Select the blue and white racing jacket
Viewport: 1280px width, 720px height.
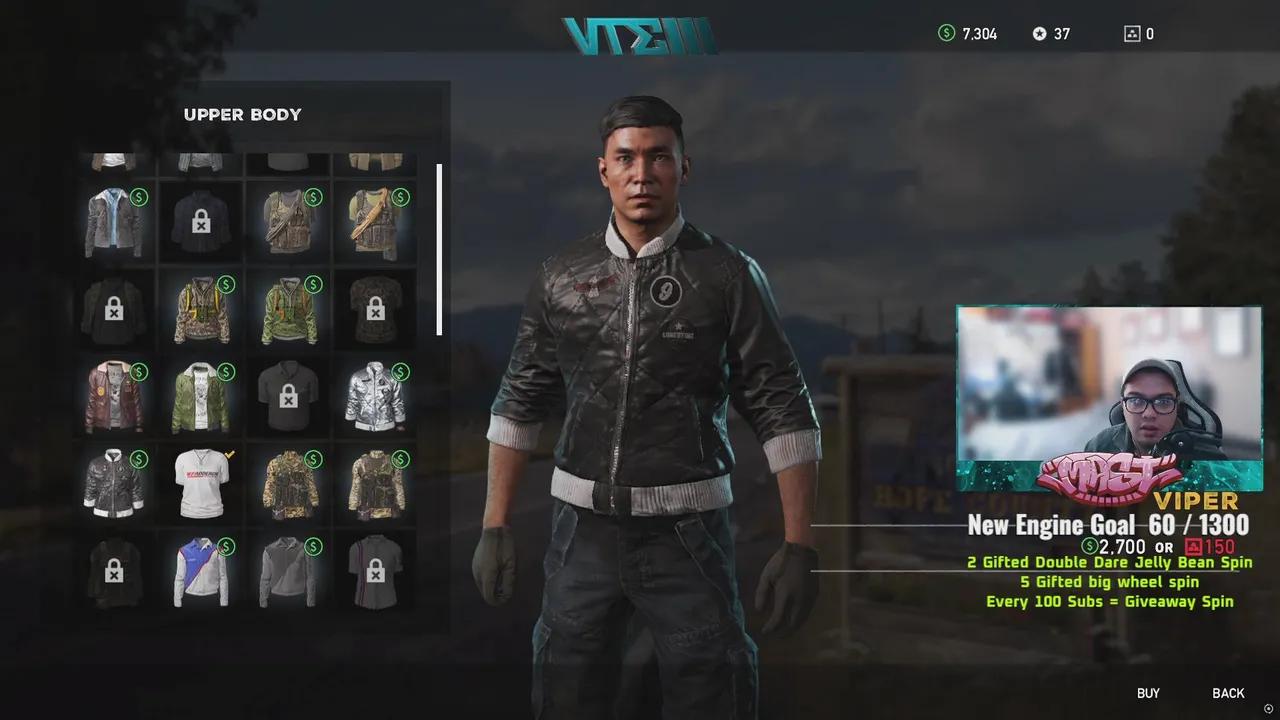[201, 572]
